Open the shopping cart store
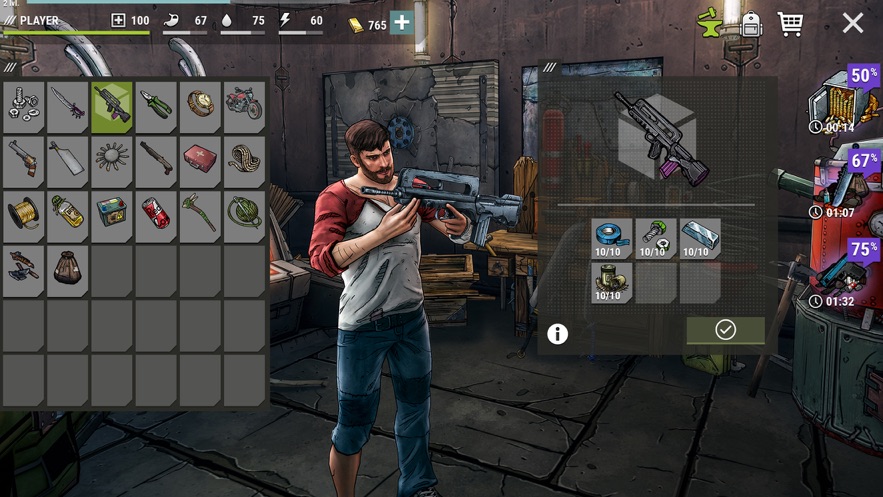Viewport: 883px width, 497px height. click(790, 23)
